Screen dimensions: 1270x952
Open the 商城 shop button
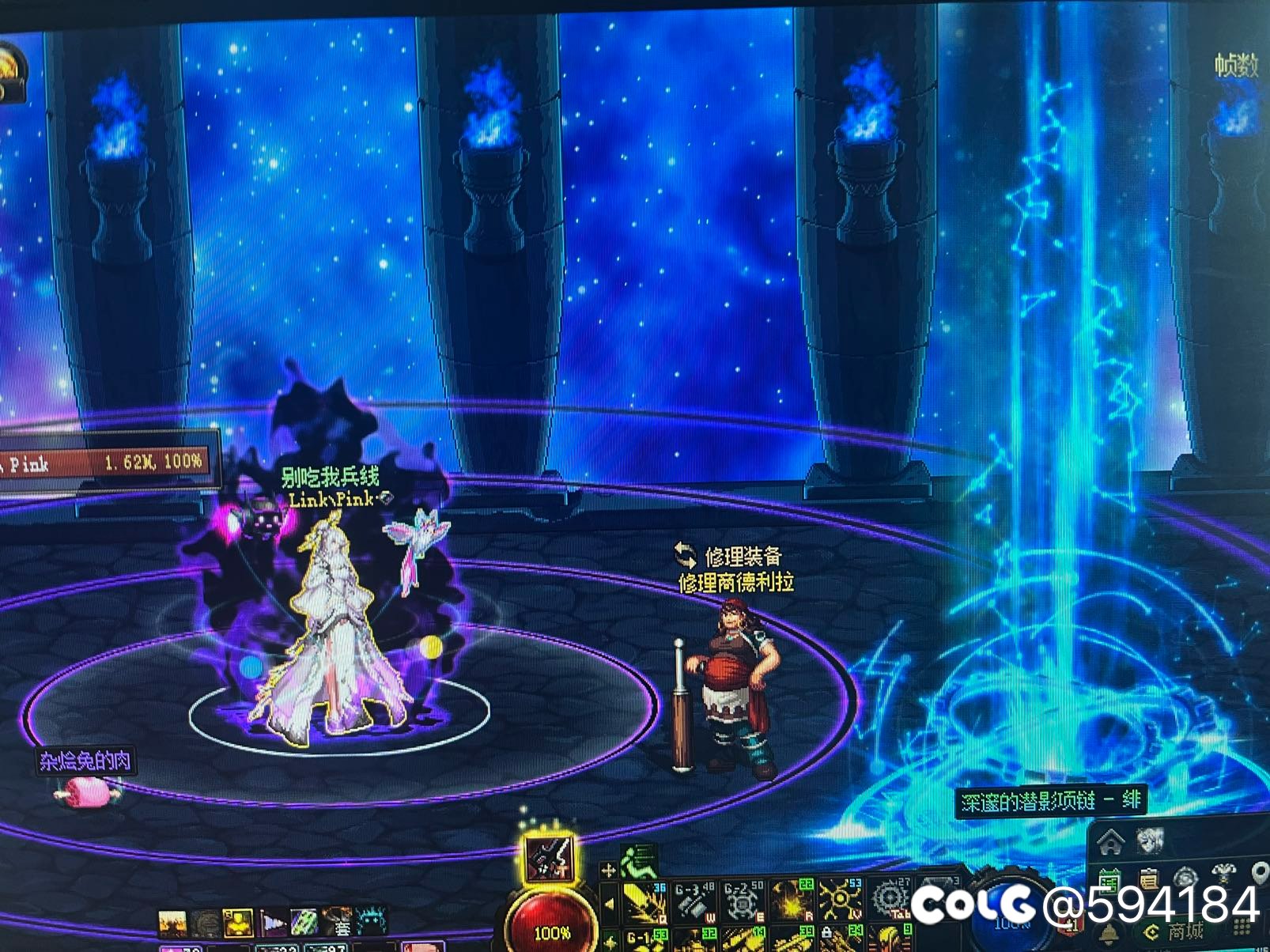click(1185, 931)
